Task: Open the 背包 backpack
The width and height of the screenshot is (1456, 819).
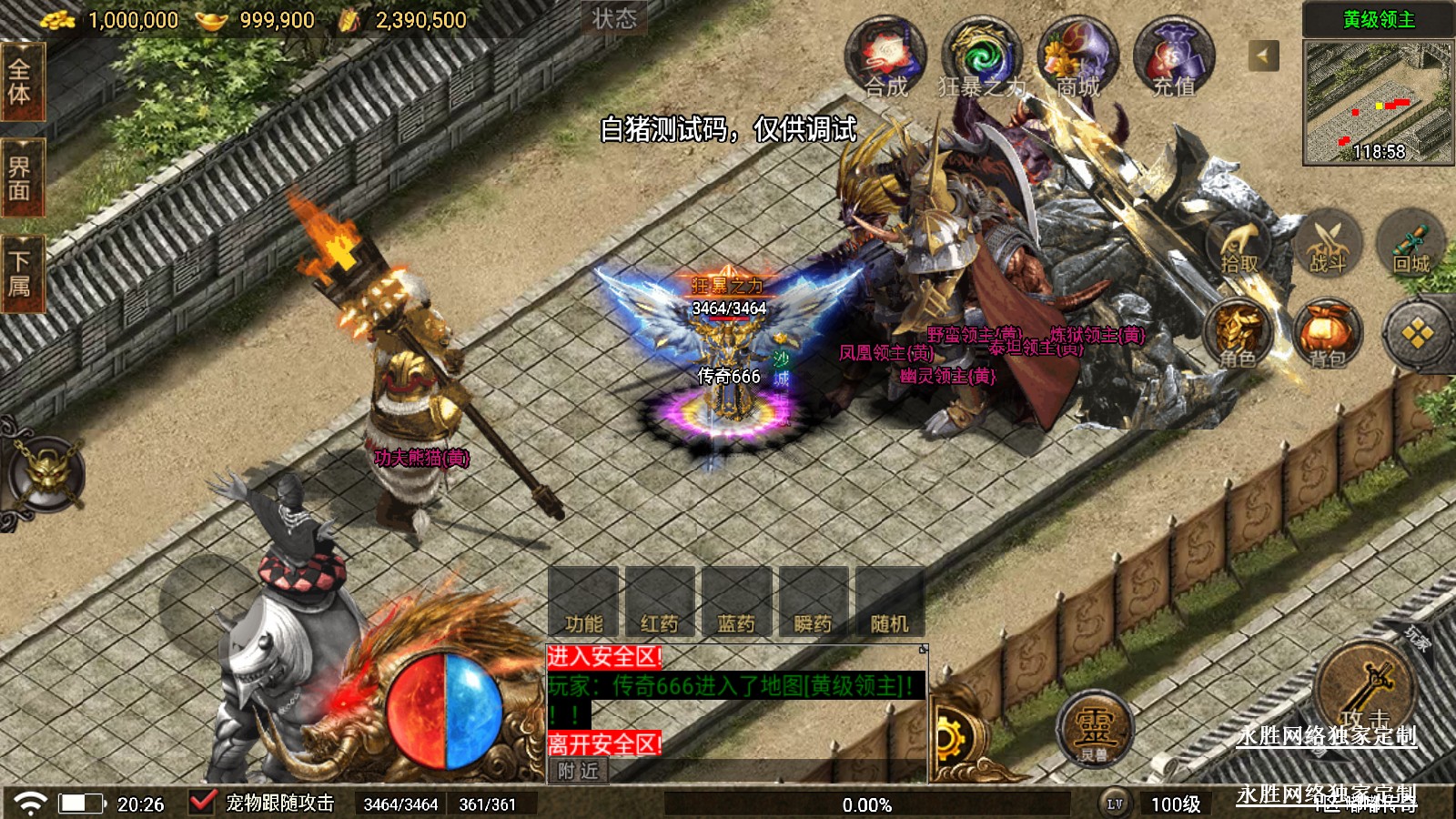Action: (x=1327, y=335)
